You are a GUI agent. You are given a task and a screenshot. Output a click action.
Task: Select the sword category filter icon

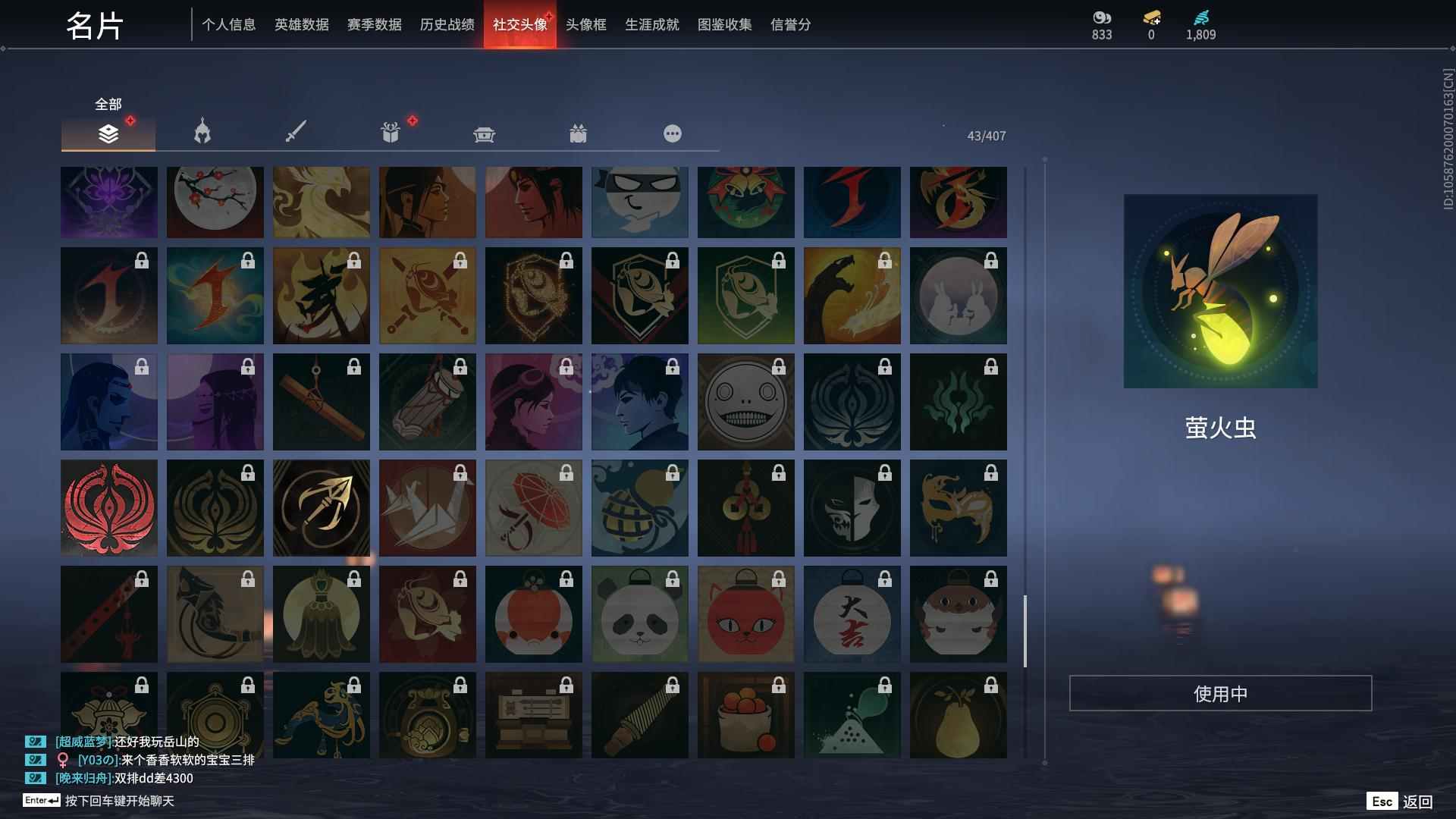coord(295,133)
